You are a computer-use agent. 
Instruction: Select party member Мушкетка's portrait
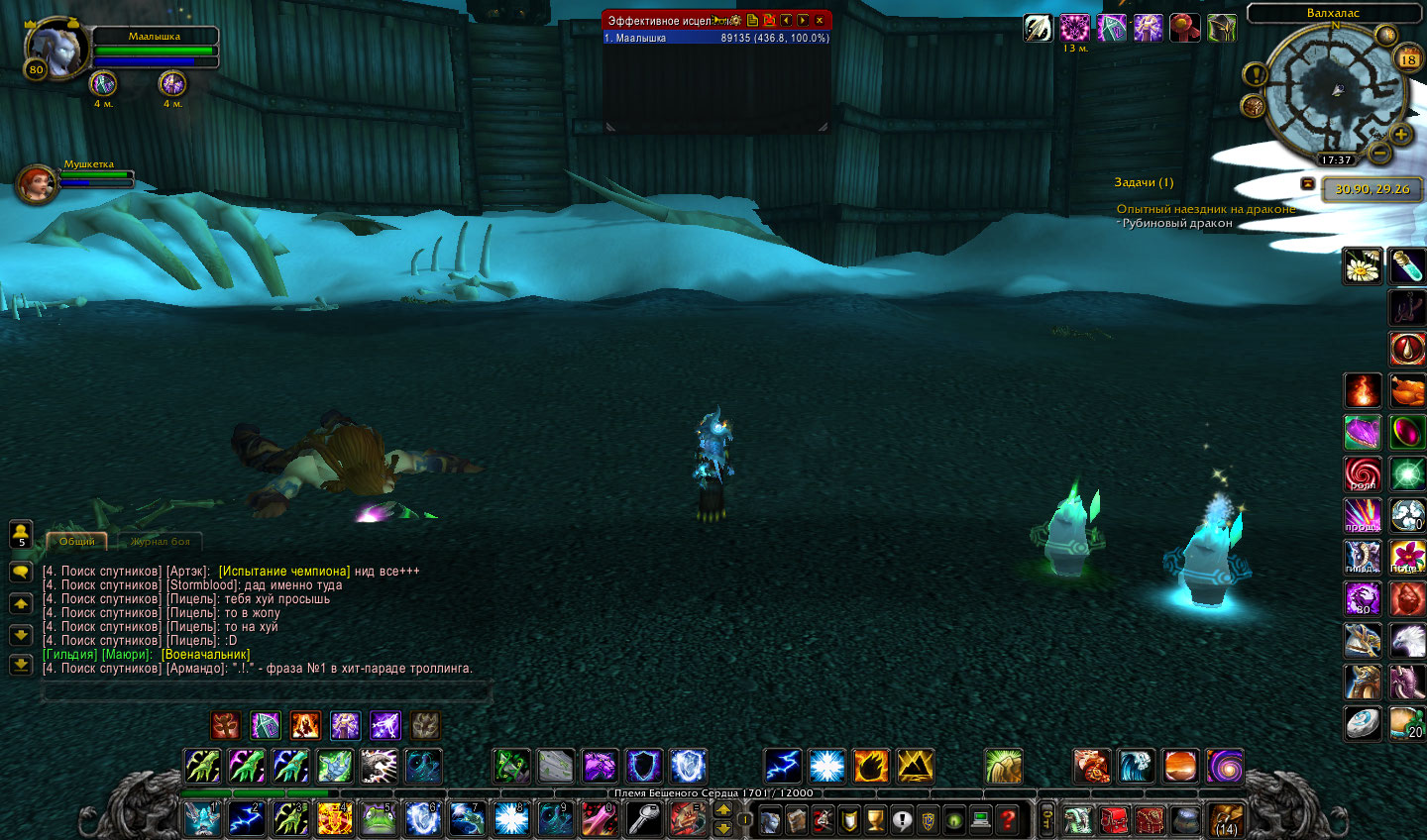(36, 185)
